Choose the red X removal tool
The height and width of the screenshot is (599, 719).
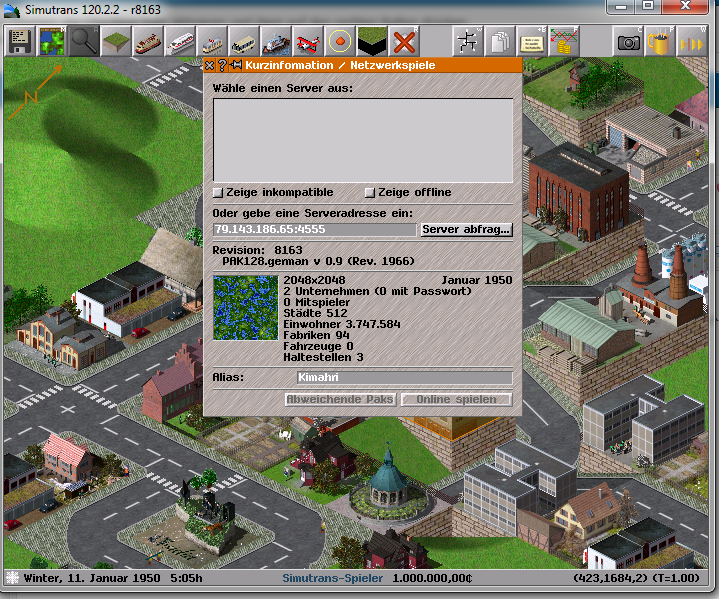coord(404,42)
